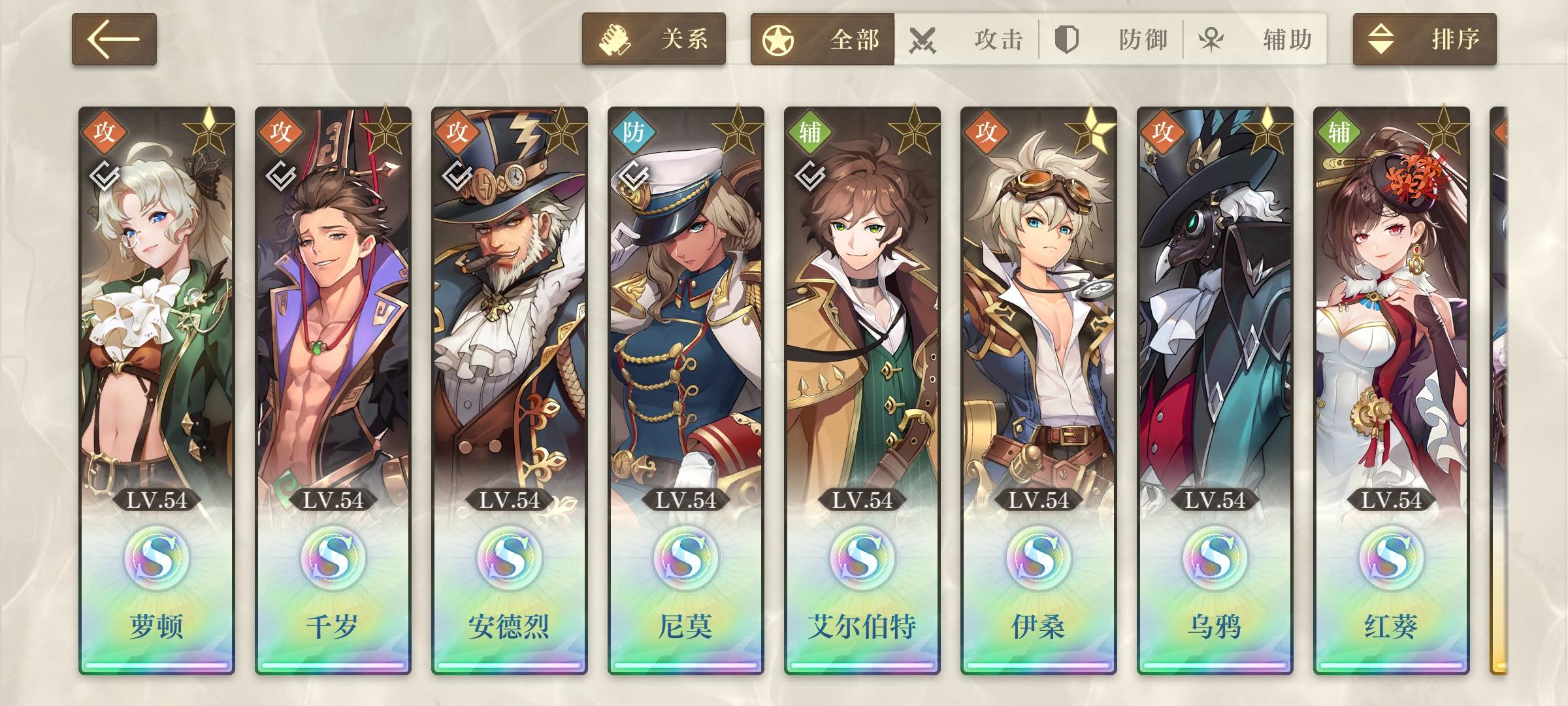The height and width of the screenshot is (706, 1568).
Task: Click the handshake icon on the 关系 button
Action: pyautogui.click(x=613, y=39)
